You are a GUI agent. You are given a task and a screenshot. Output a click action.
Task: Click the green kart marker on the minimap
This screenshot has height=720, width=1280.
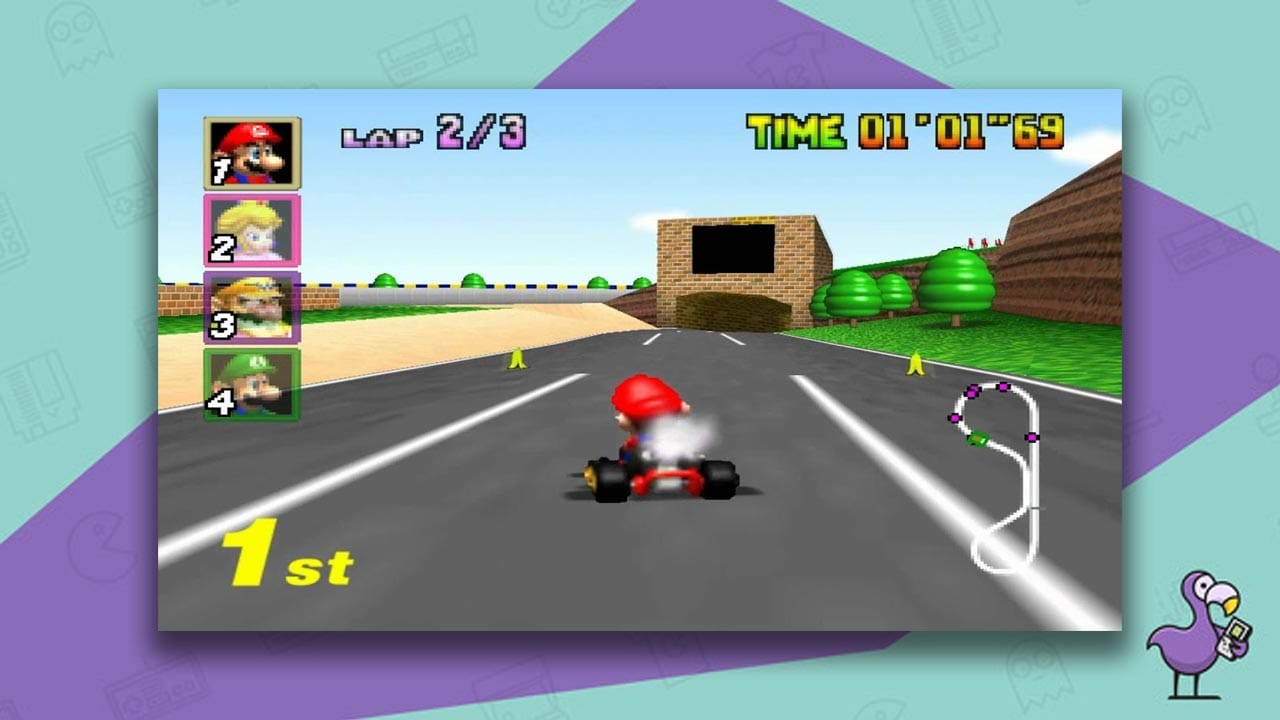click(978, 438)
